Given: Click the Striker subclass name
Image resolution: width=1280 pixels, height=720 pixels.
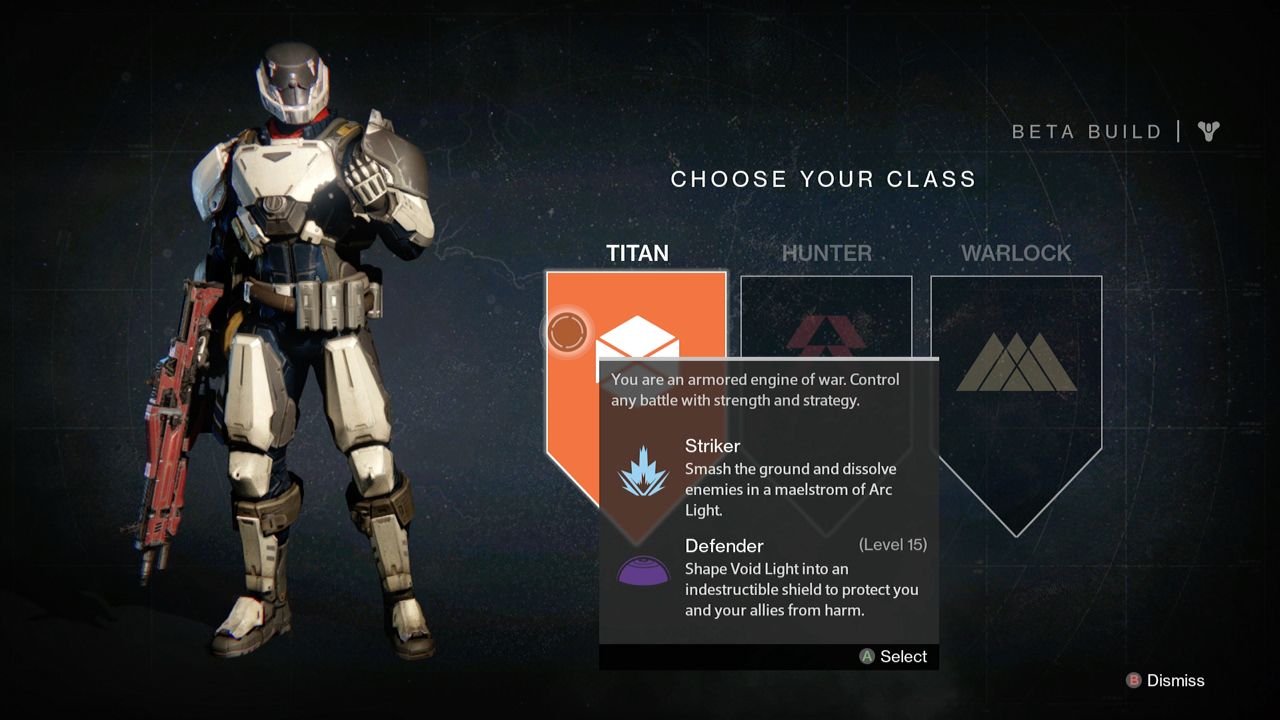Looking at the screenshot, I should pos(711,446).
